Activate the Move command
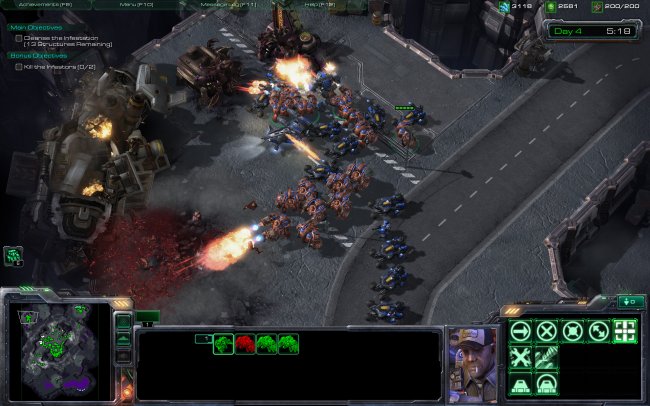The height and width of the screenshot is (406, 650). coord(521,332)
